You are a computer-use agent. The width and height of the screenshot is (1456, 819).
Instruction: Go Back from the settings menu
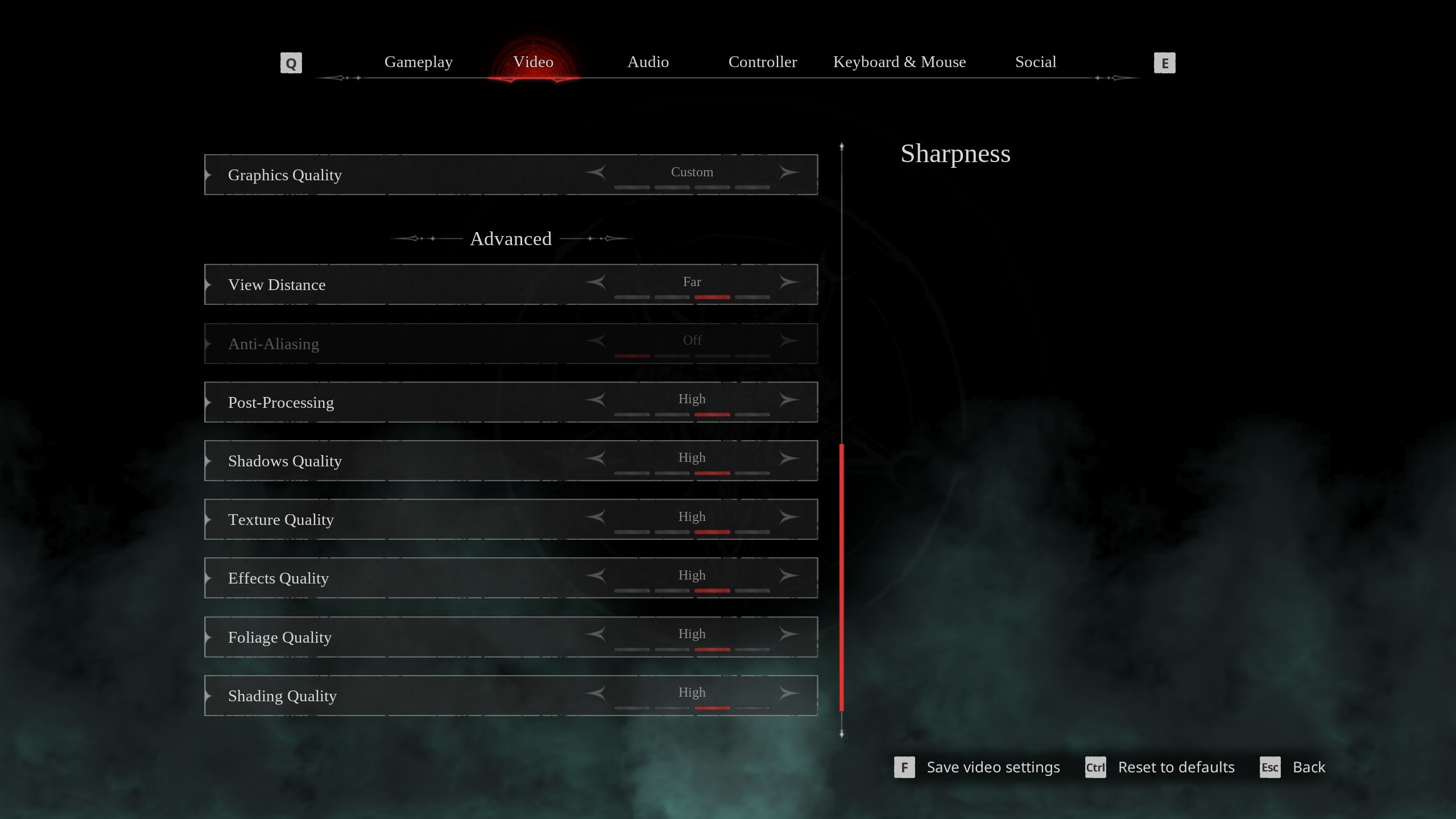pyautogui.click(x=1308, y=767)
